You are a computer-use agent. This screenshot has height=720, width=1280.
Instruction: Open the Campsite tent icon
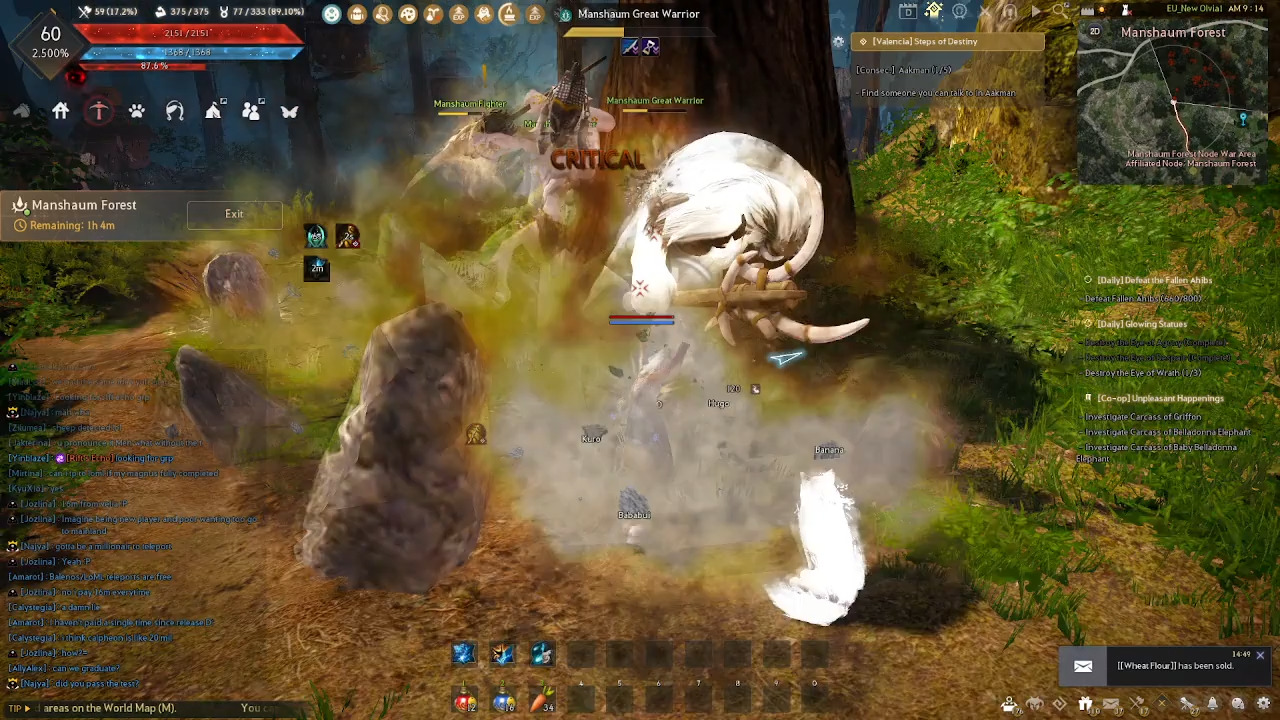pos(213,111)
